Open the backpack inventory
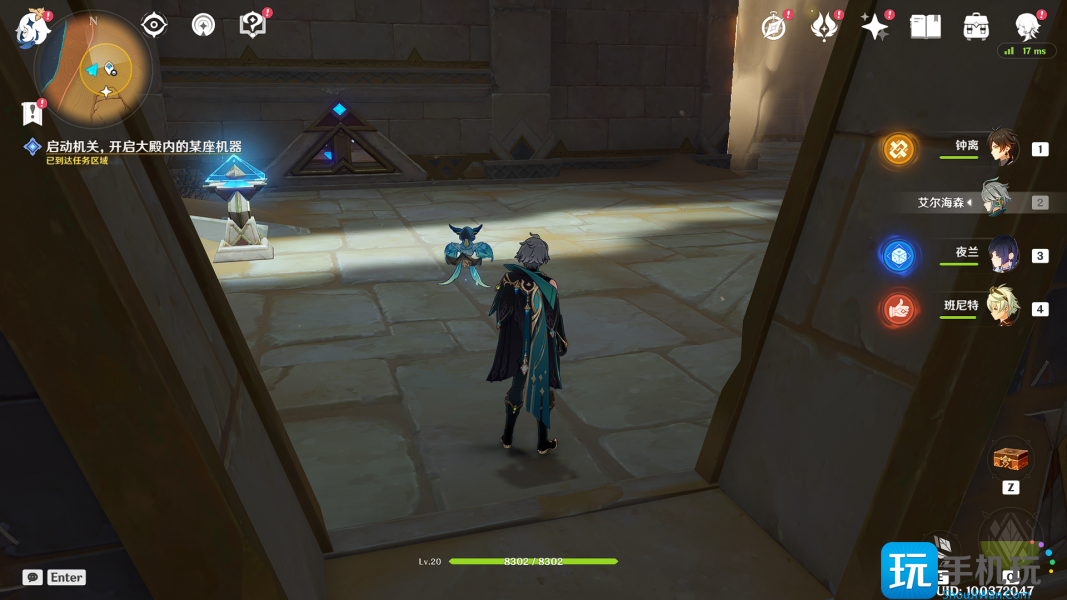 977,27
